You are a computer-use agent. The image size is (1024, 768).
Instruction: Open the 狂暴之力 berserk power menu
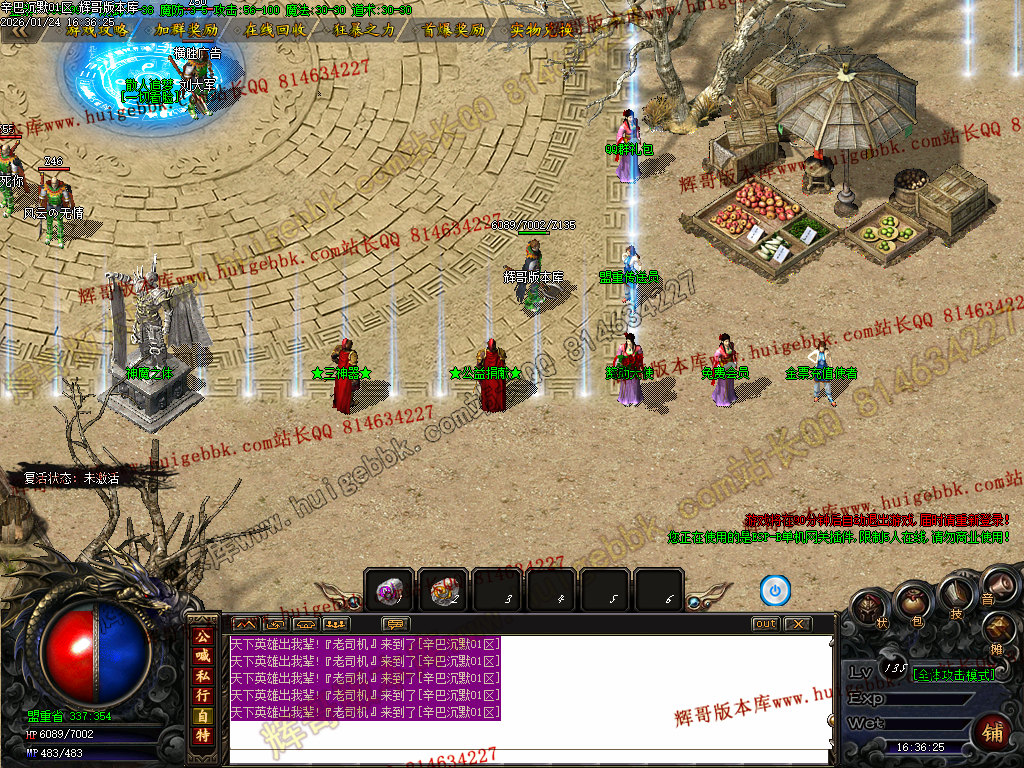point(363,30)
